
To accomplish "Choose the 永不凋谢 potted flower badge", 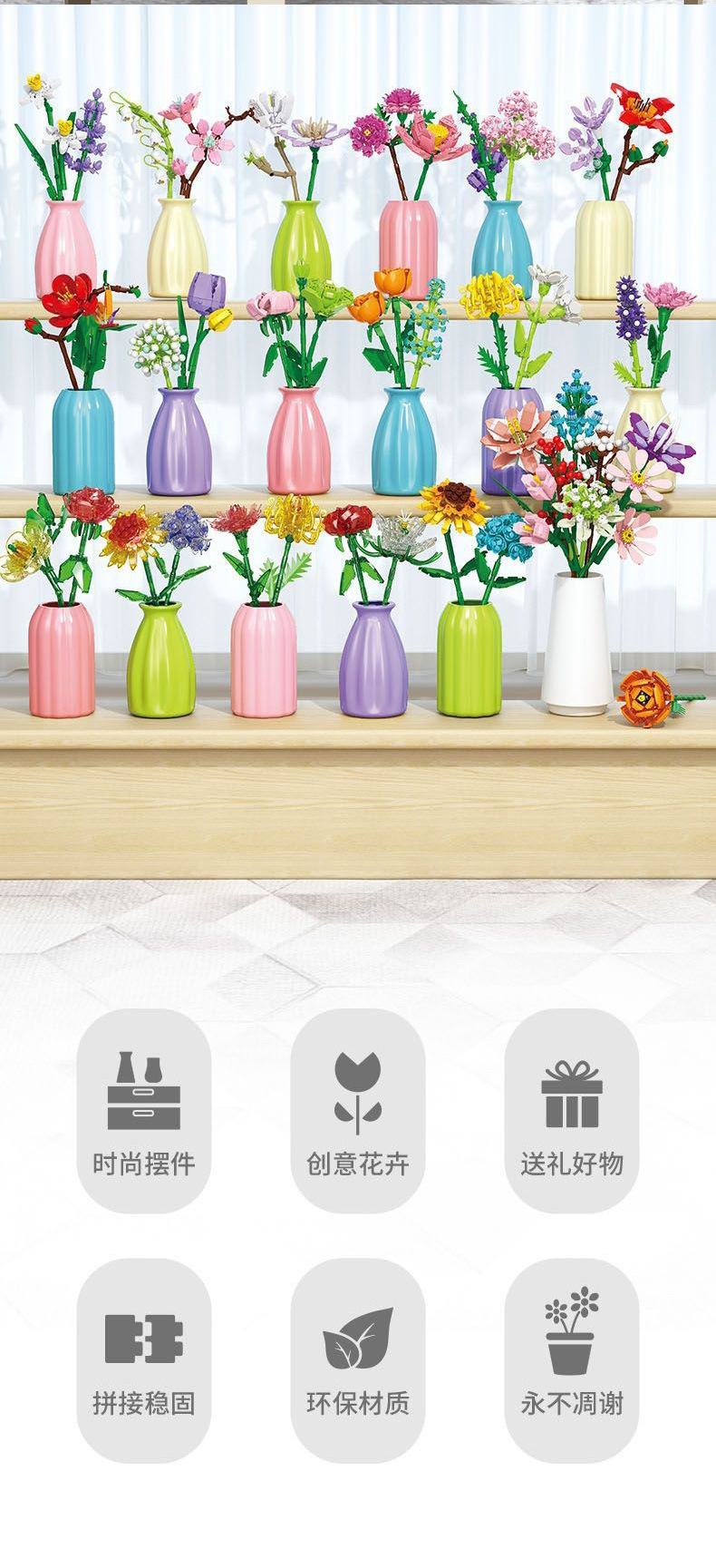I will point(572,1359).
